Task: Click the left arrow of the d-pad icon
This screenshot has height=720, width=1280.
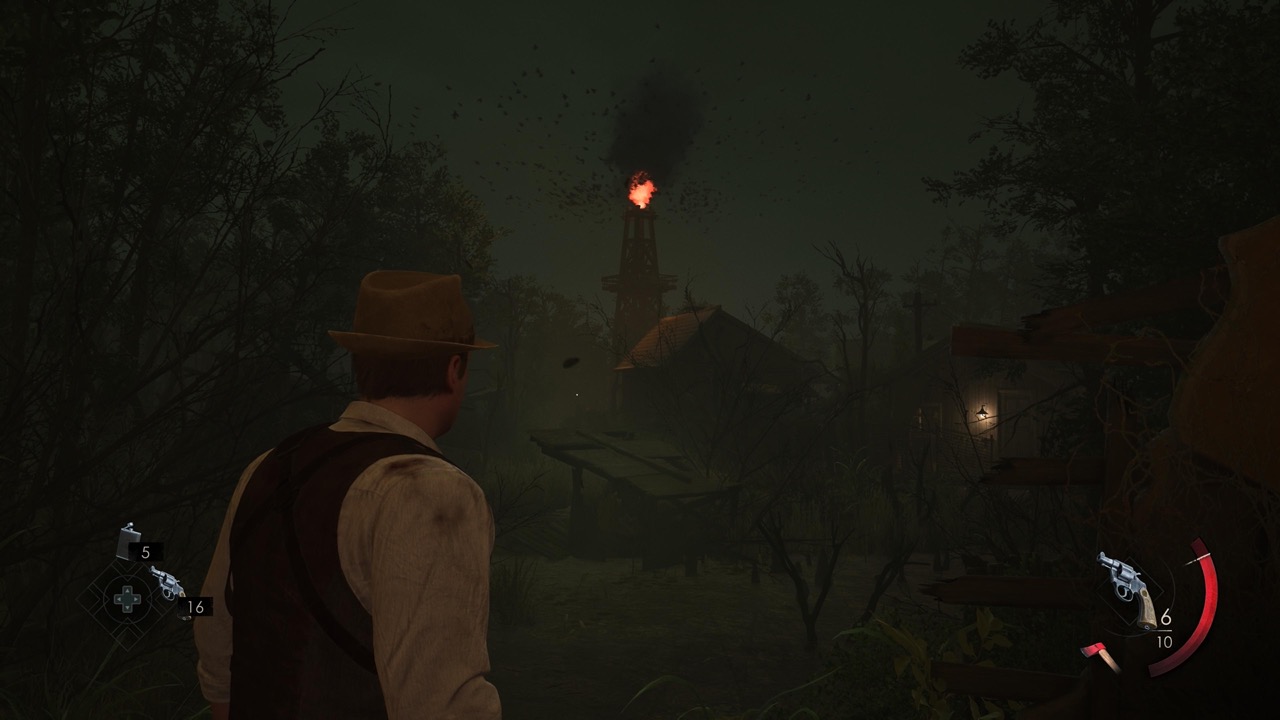Action: coord(118,599)
